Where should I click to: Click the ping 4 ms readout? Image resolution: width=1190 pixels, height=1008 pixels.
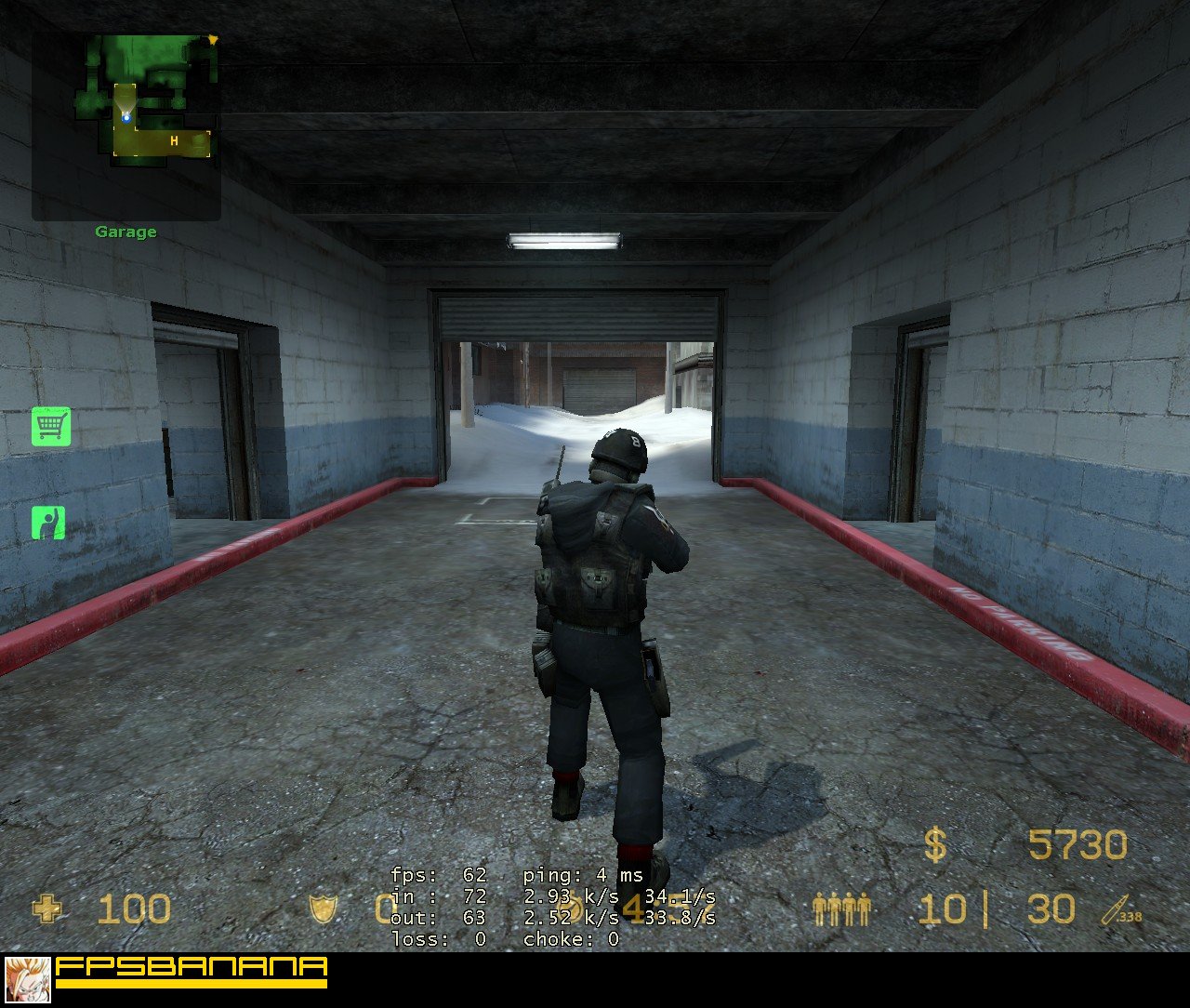click(x=581, y=875)
